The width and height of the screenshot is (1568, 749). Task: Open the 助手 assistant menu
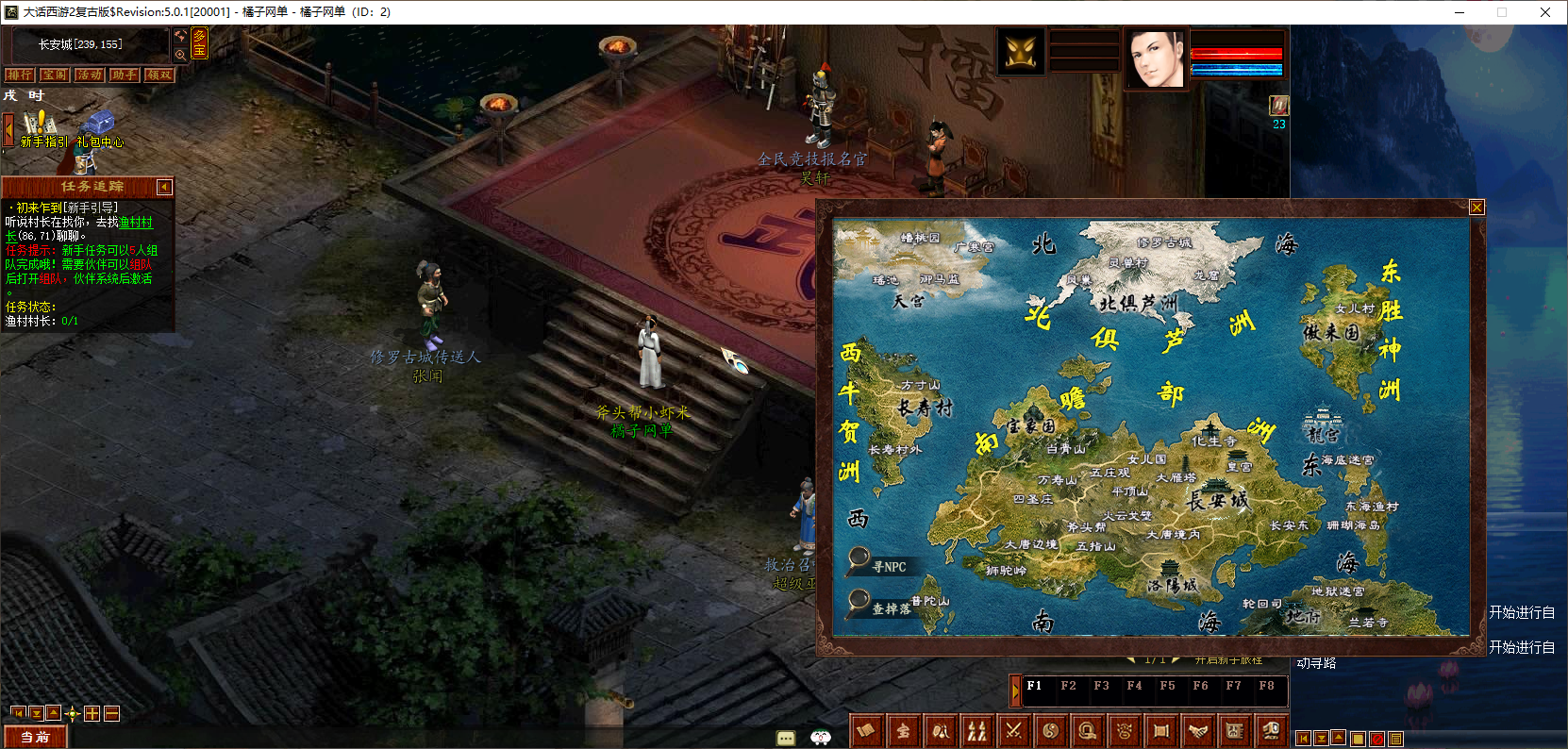[124, 75]
